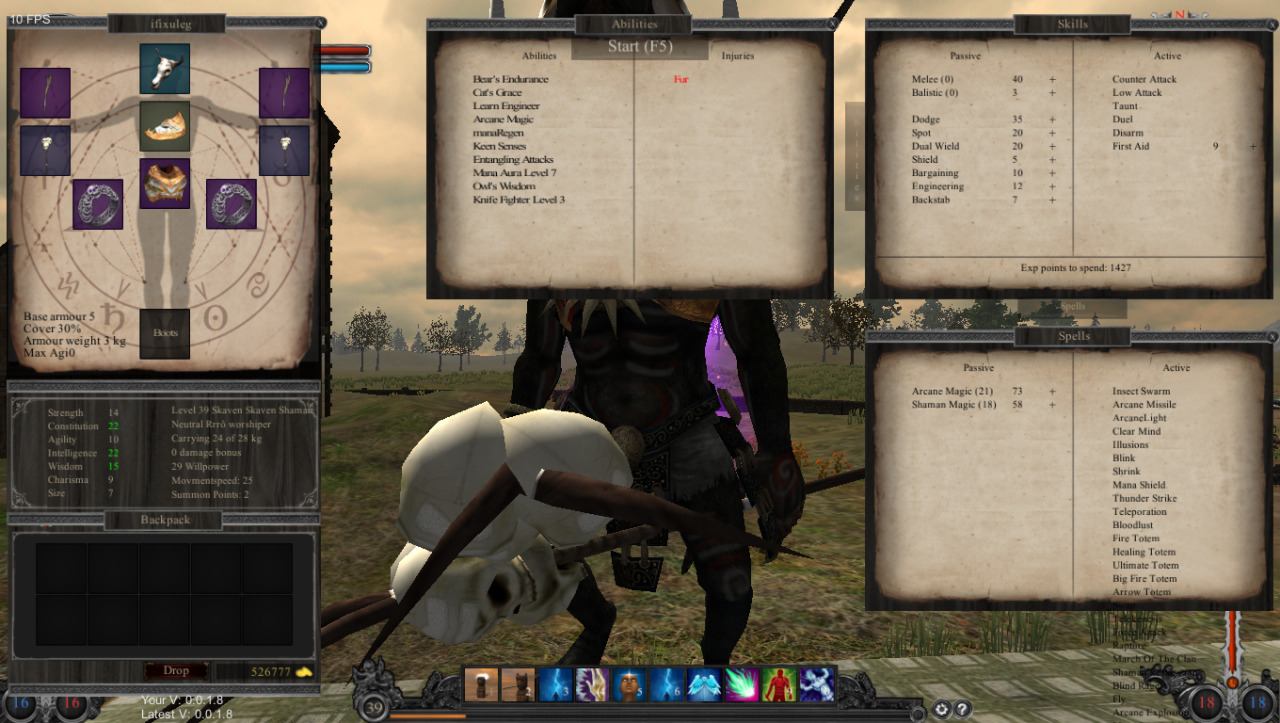Cast the green burst hotbar spell
This screenshot has height=723, width=1280.
(x=742, y=685)
